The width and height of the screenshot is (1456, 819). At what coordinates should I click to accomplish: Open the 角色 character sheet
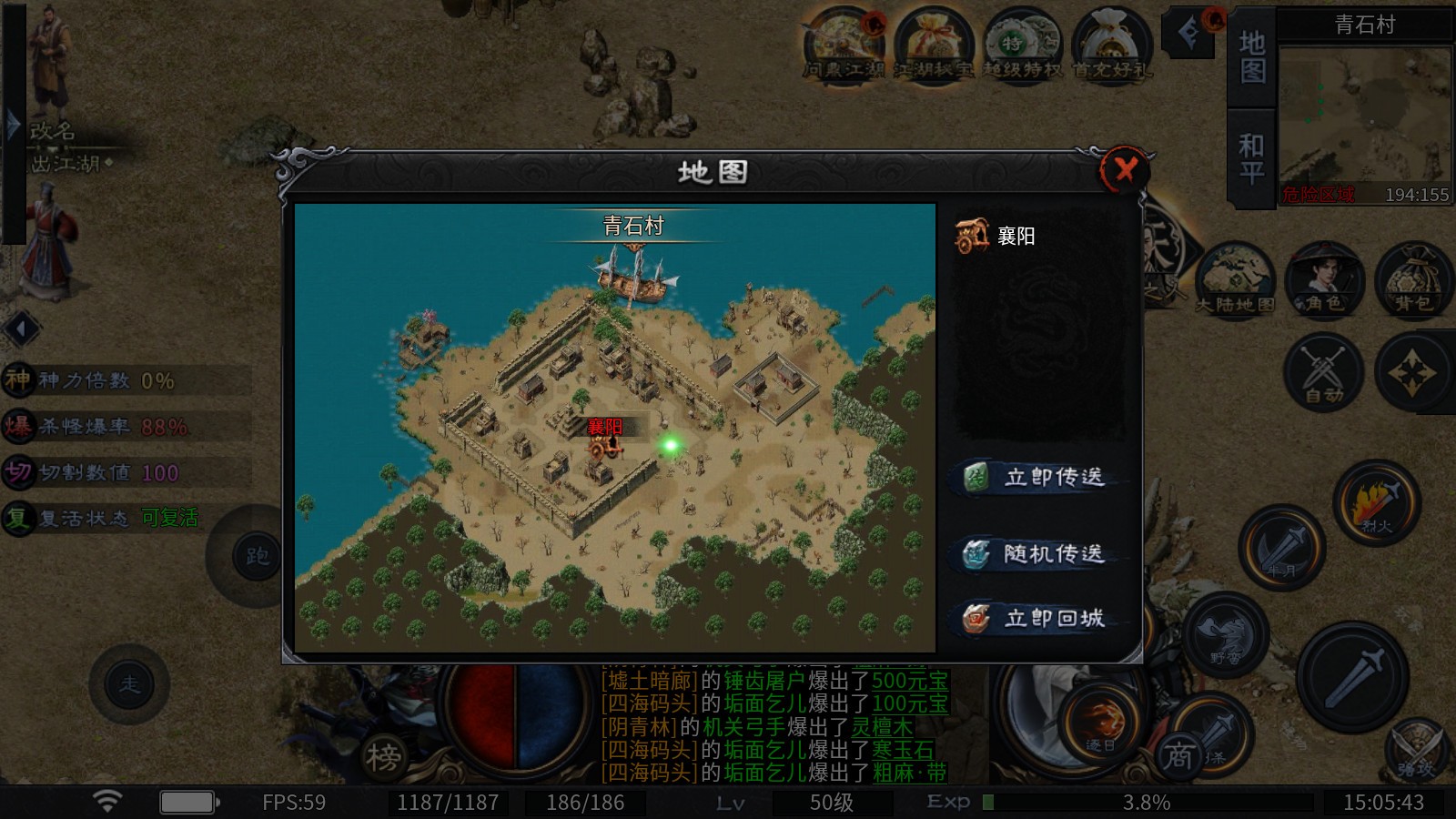point(1324,279)
